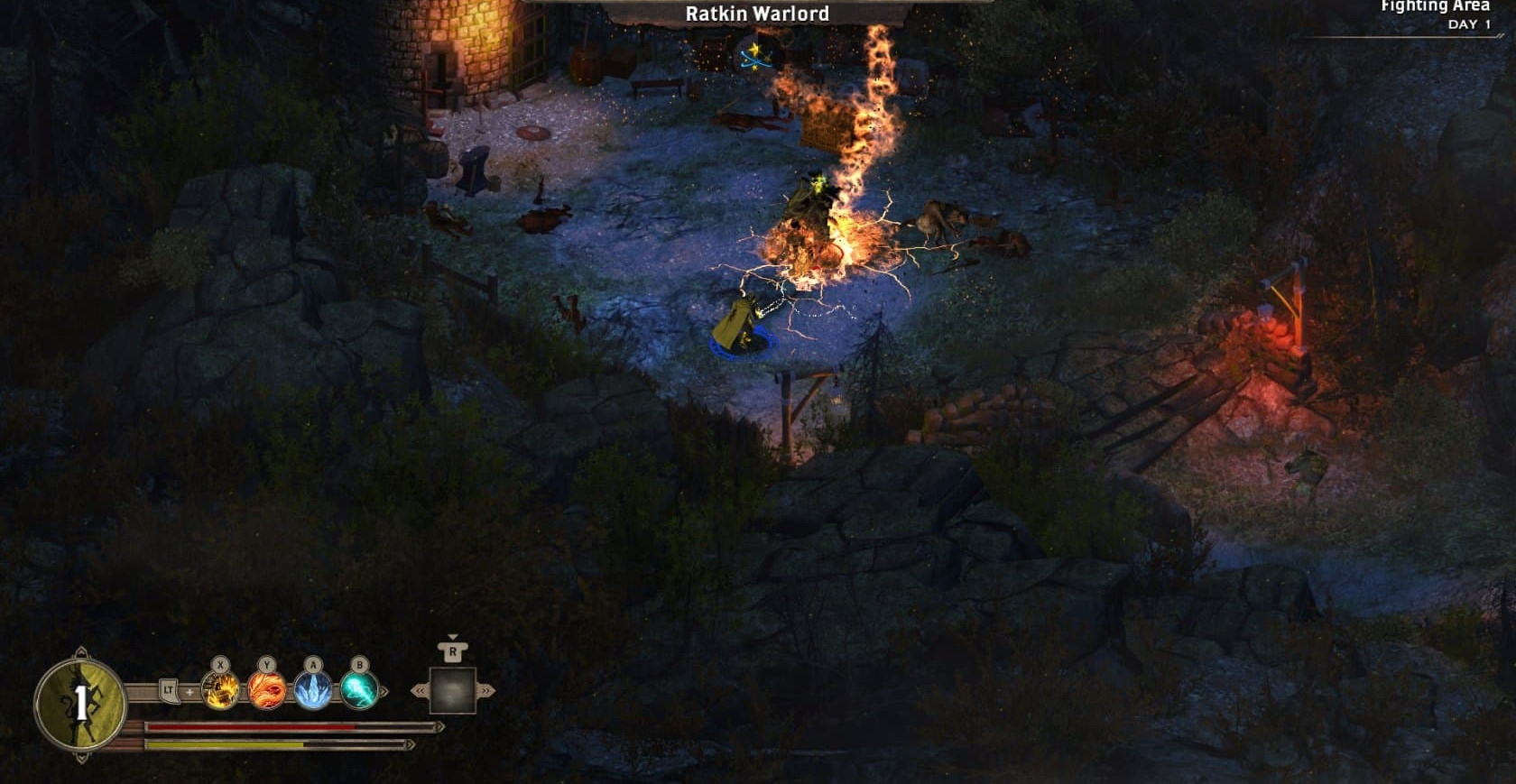Image resolution: width=1516 pixels, height=784 pixels.
Task: Click the yellow character portrait emblem
Action: pos(80,704)
